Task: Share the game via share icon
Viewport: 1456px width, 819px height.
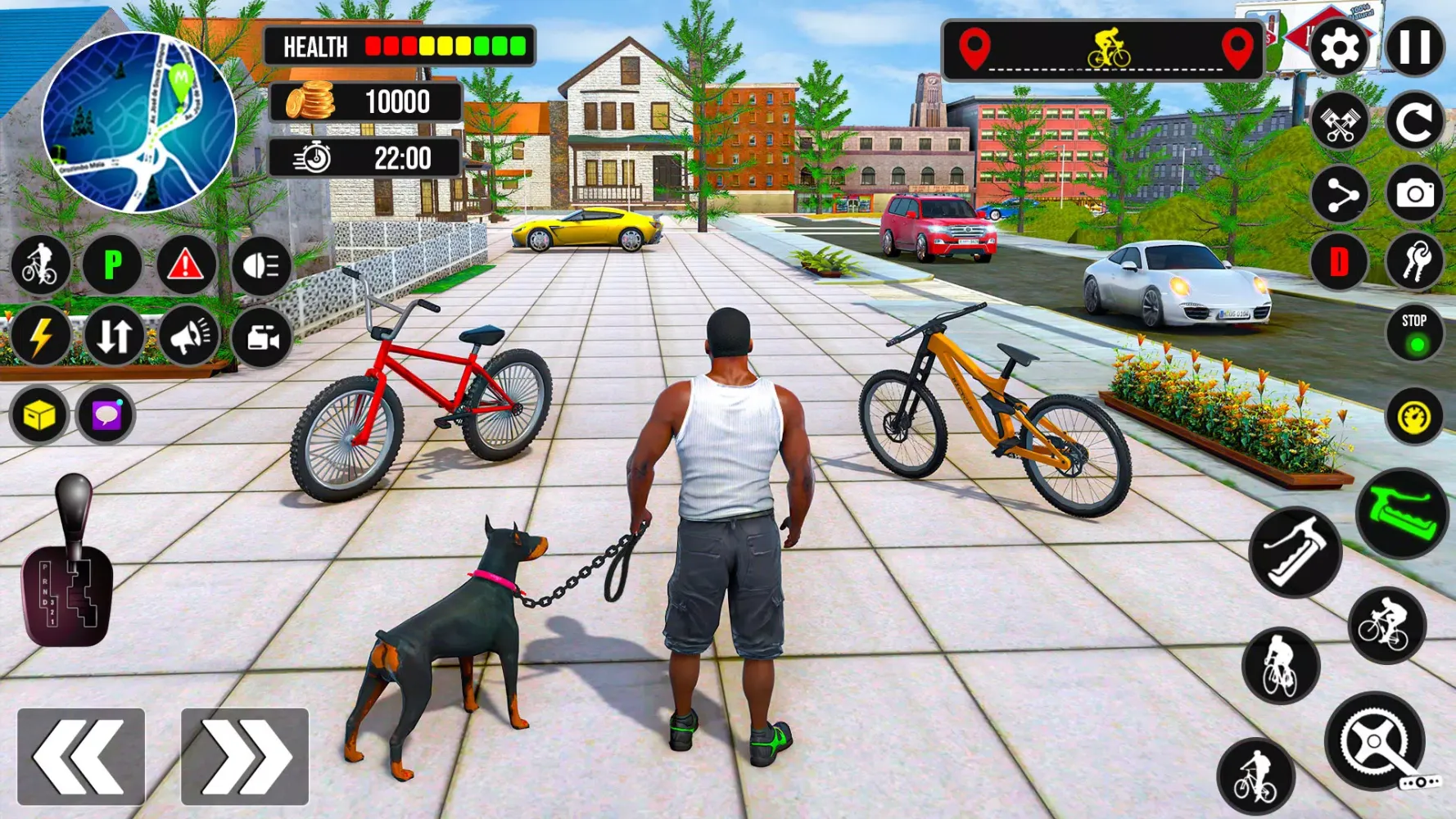Action: [x=1341, y=193]
